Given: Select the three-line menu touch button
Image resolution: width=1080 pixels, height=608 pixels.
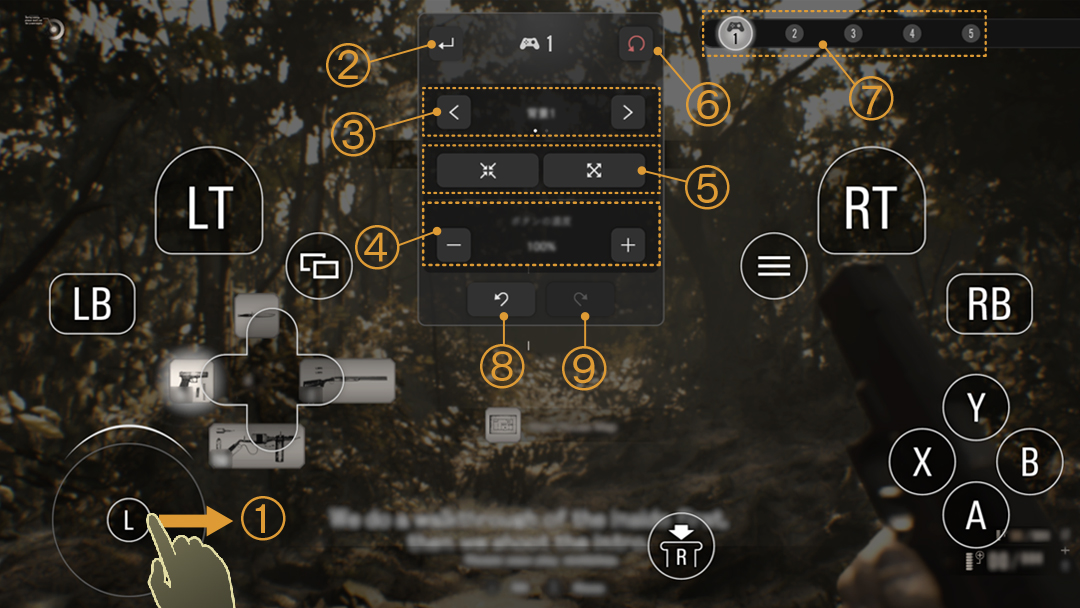Looking at the screenshot, I should (774, 266).
